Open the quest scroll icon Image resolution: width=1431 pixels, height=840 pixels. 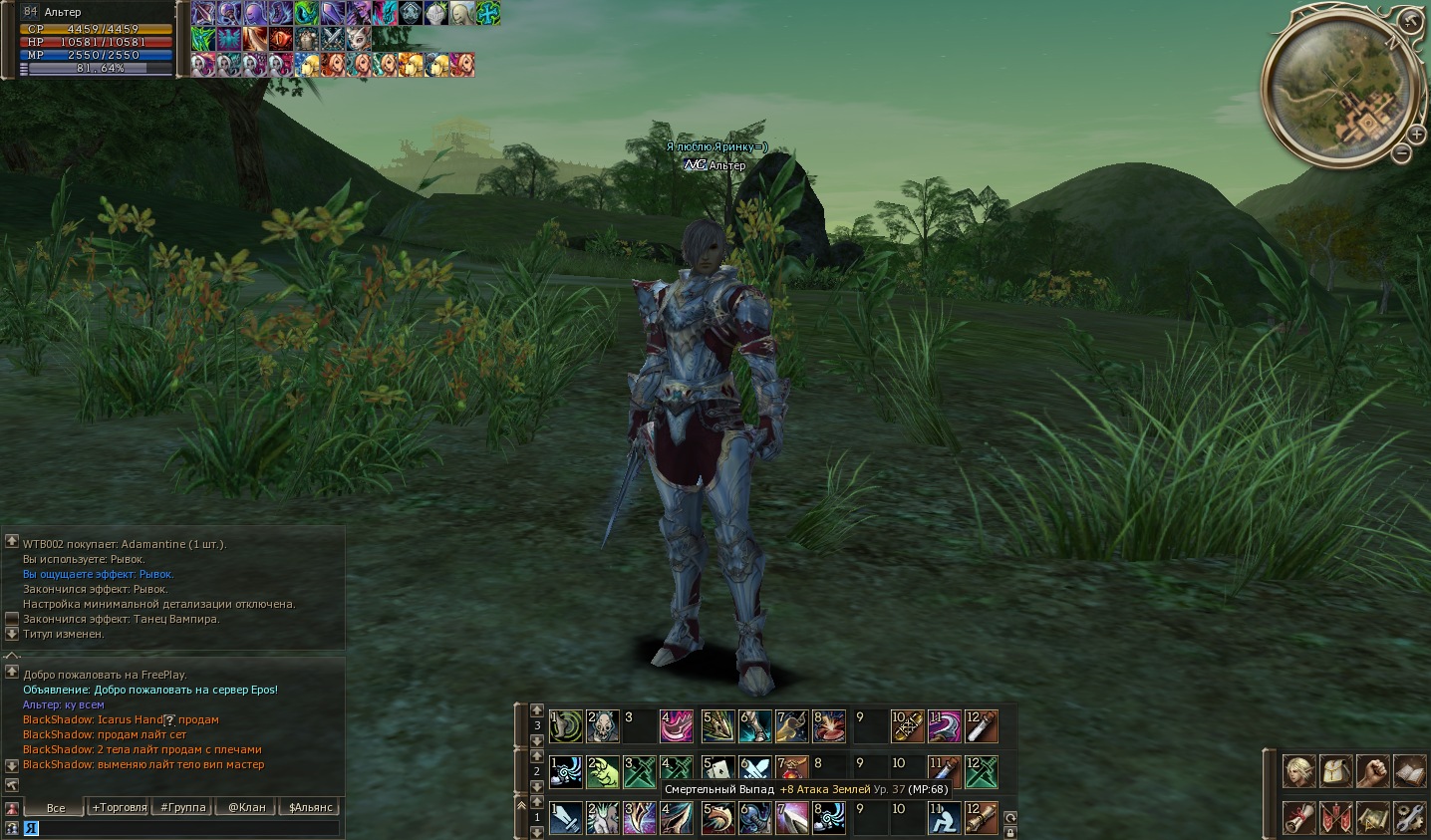[1298, 817]
